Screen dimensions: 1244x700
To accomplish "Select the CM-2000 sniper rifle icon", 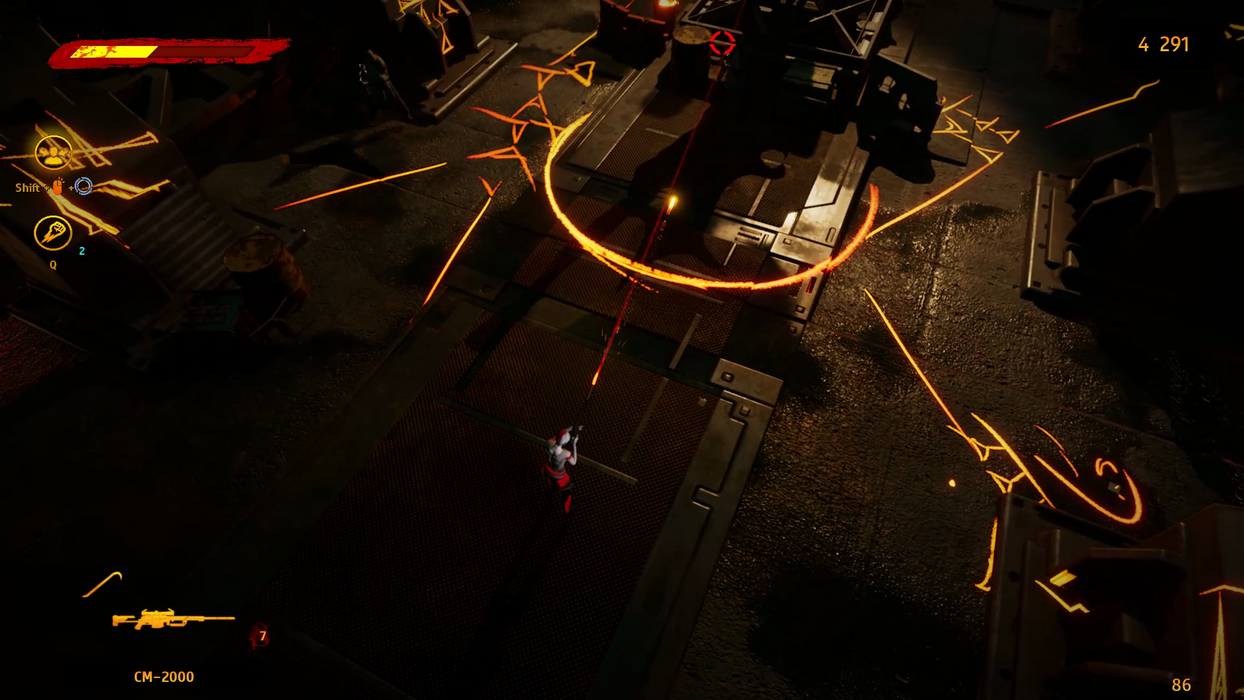I will tap(172, 620).
